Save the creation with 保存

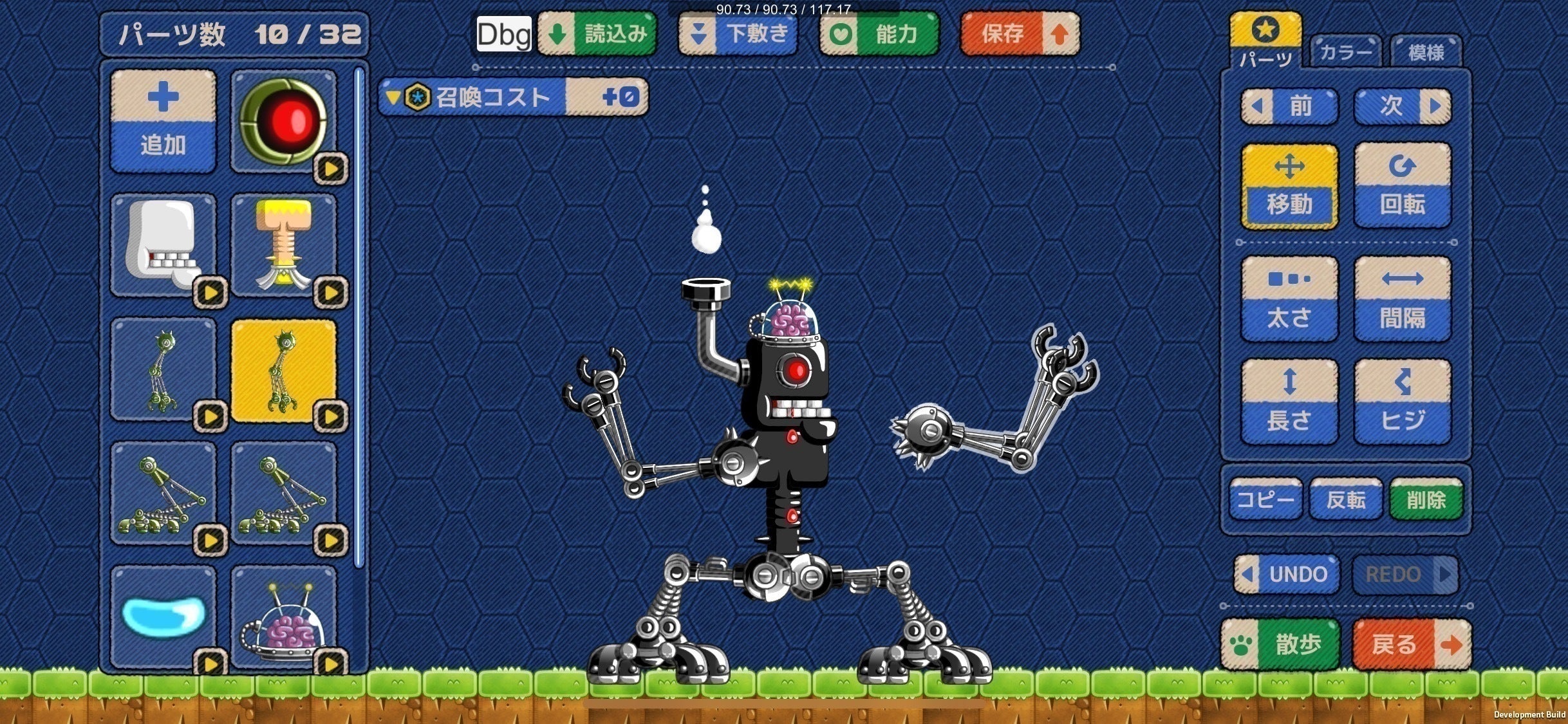click(1020, 33)
